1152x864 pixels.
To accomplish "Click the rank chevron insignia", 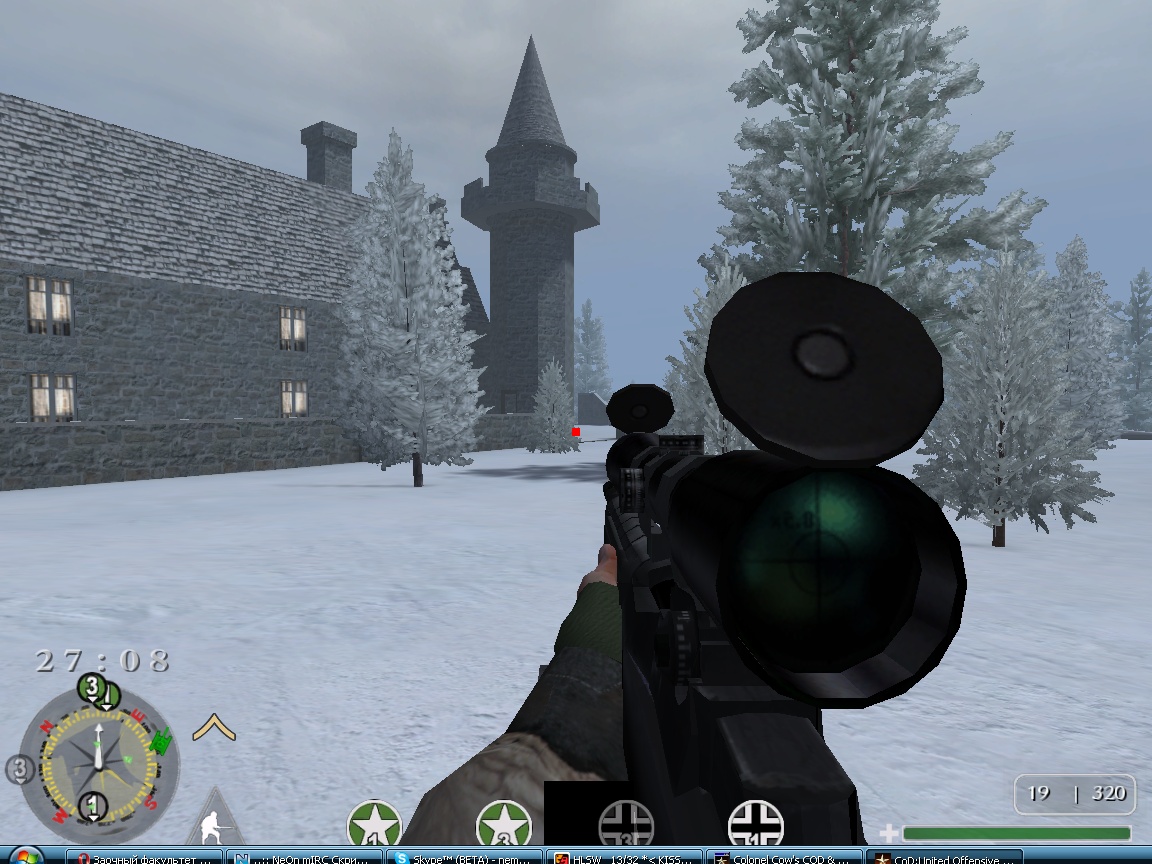I will (x=213, y=727).
